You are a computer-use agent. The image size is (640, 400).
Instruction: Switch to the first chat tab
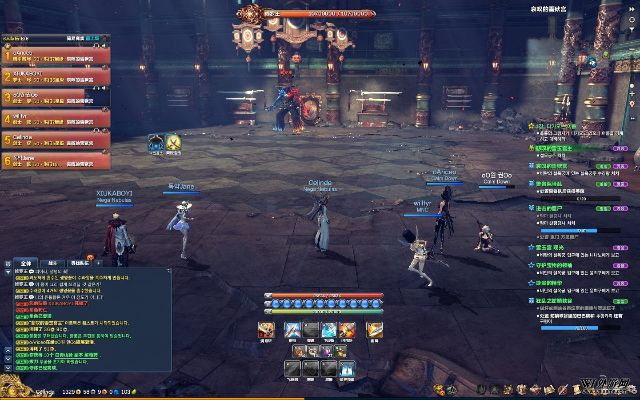click(x=25, y=262)
